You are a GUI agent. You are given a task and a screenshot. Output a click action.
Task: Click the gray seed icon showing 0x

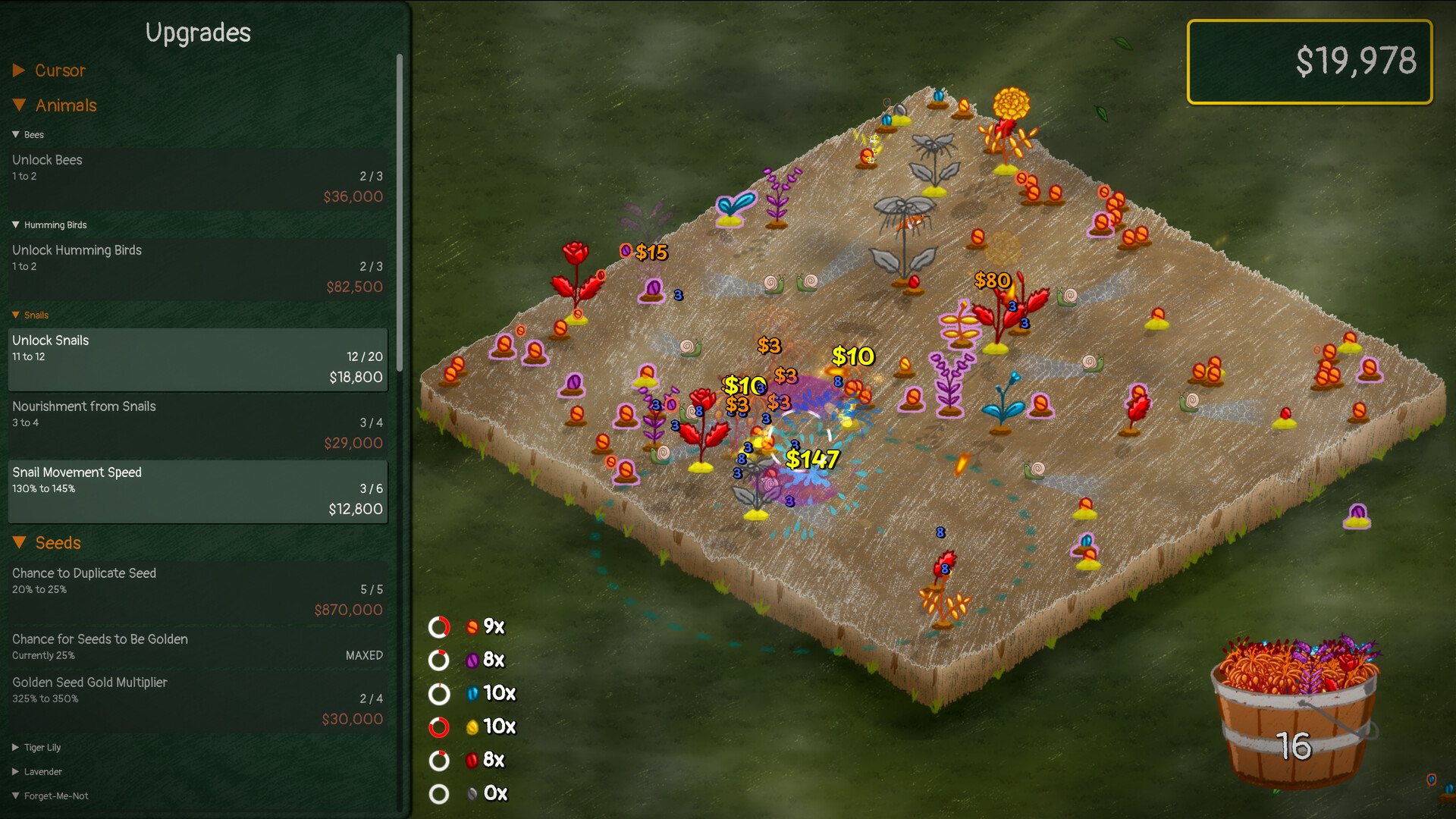click(x=472, y=793)
